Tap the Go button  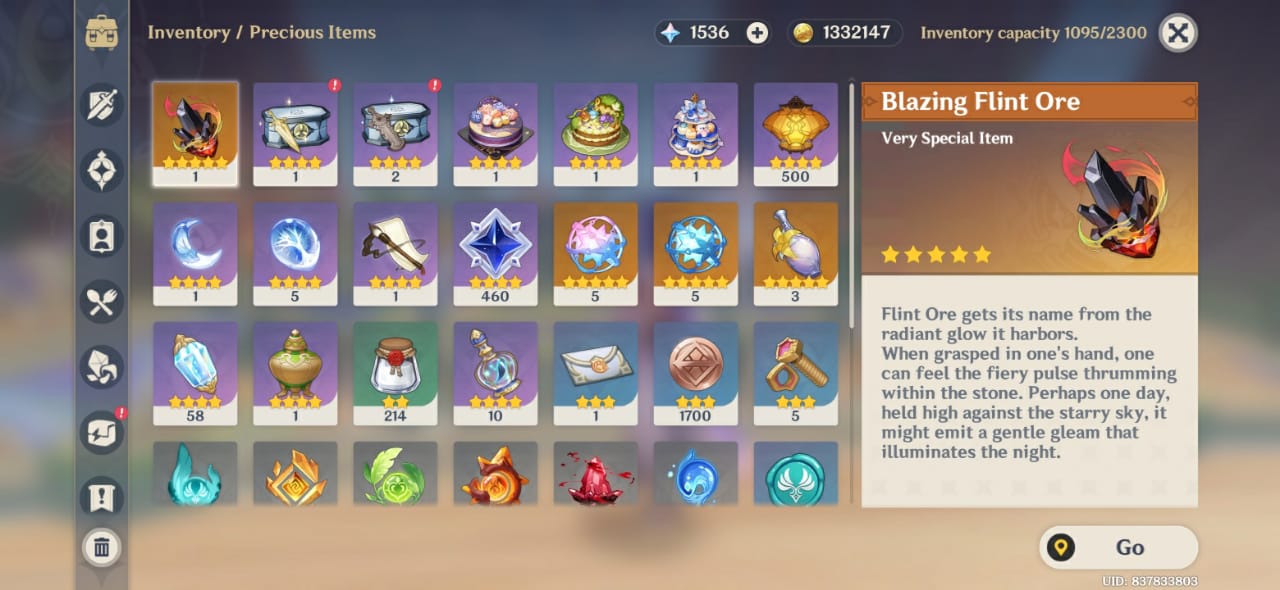coord(1118,547)
